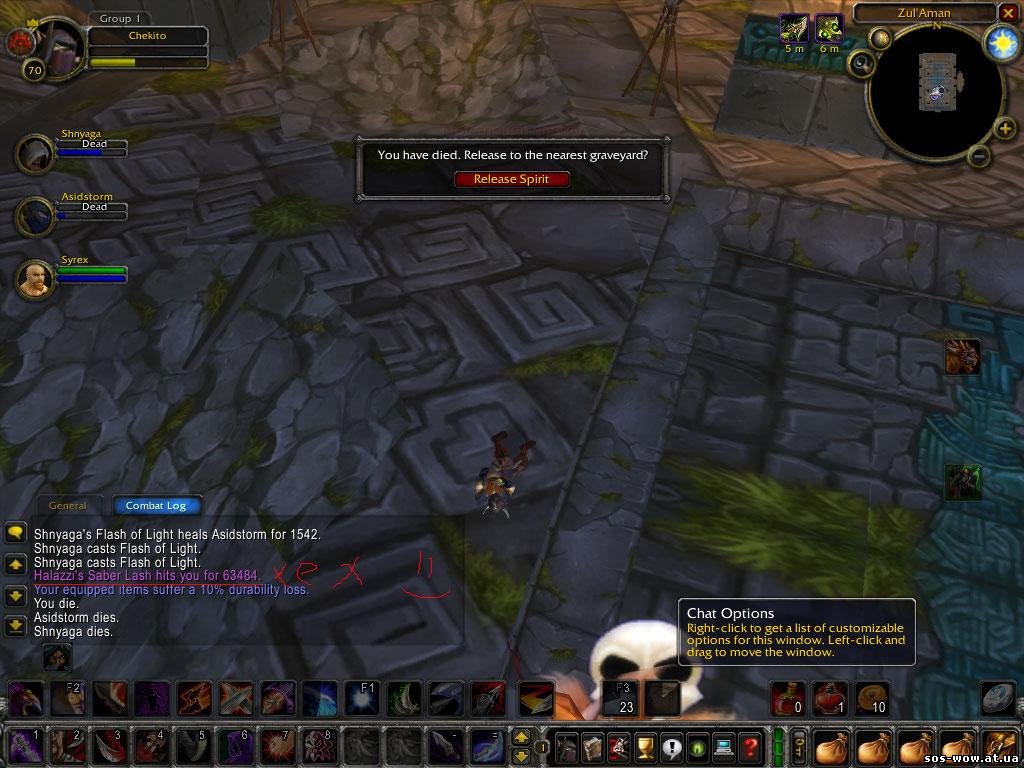
Task: Switch to the Combat Log tab
Action: [156, 506]
